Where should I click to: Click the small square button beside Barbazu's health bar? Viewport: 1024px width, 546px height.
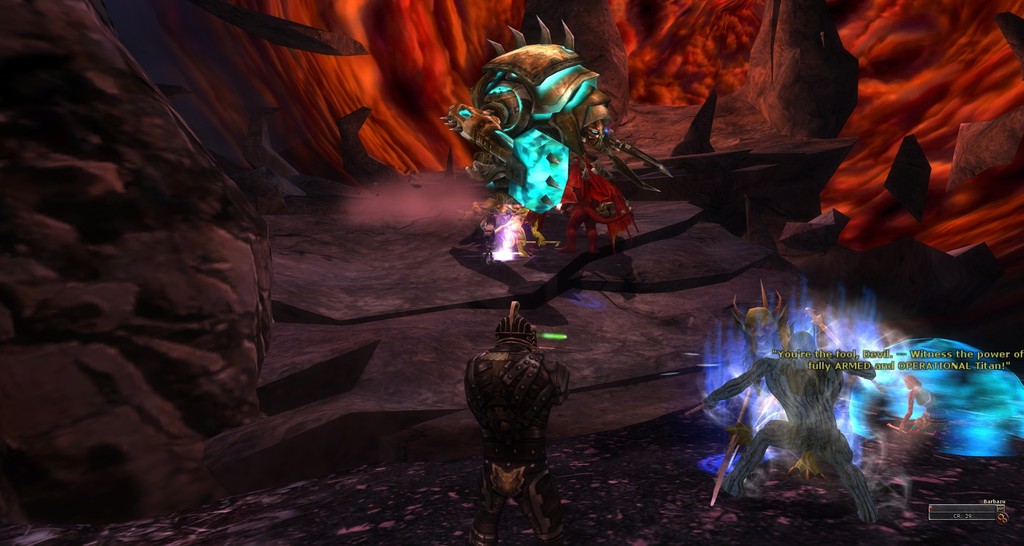pos(1000,508)
